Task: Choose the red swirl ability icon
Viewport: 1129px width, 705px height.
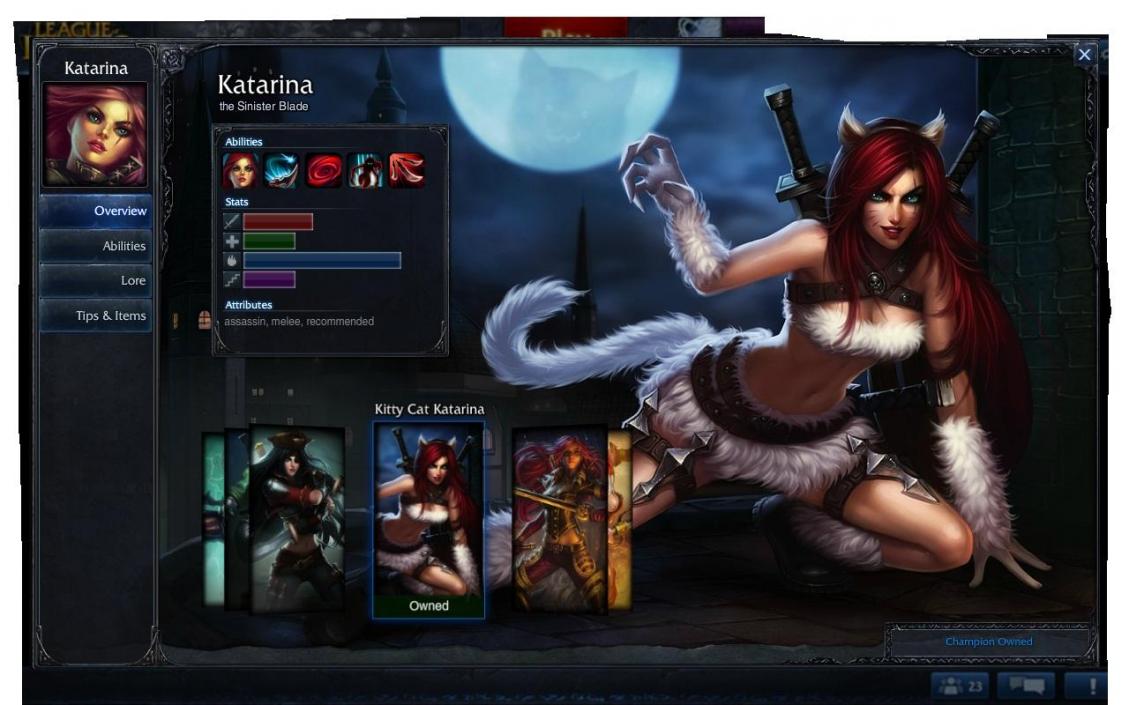Action: coord(323,171)
